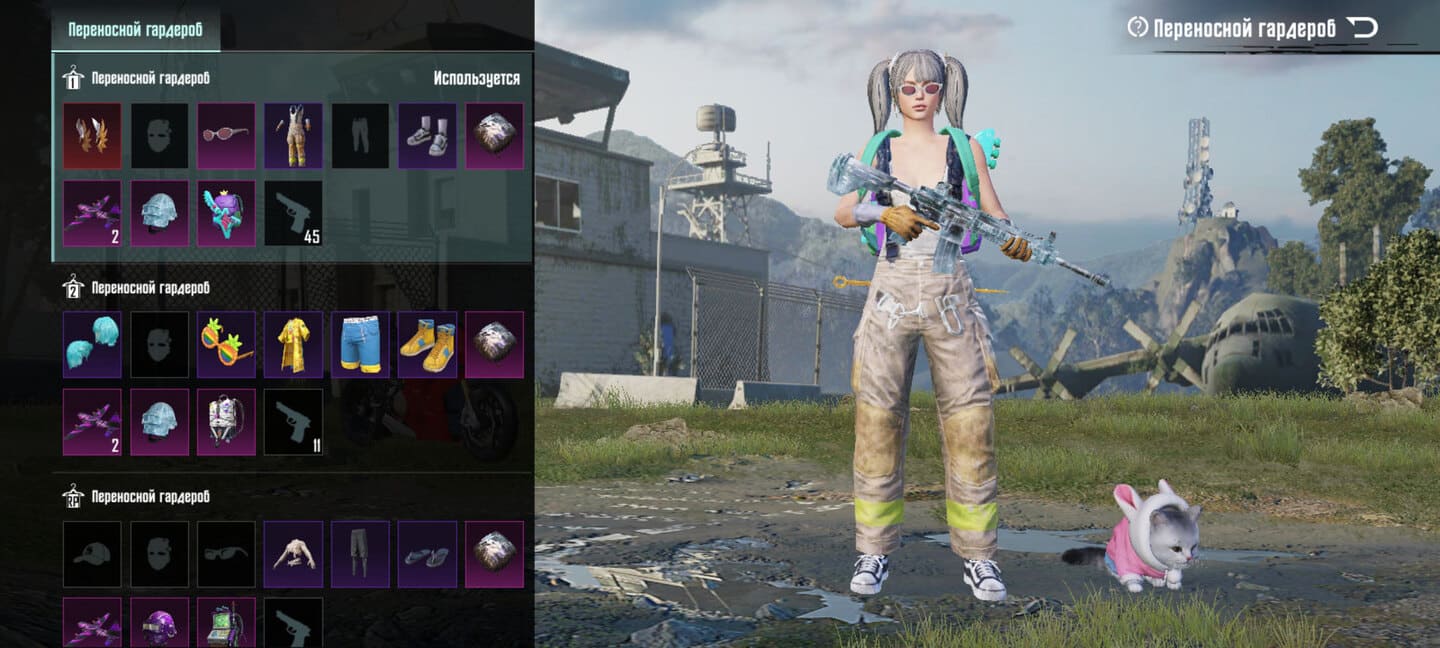Choose the white backpack slot

(x=226, y=422)
